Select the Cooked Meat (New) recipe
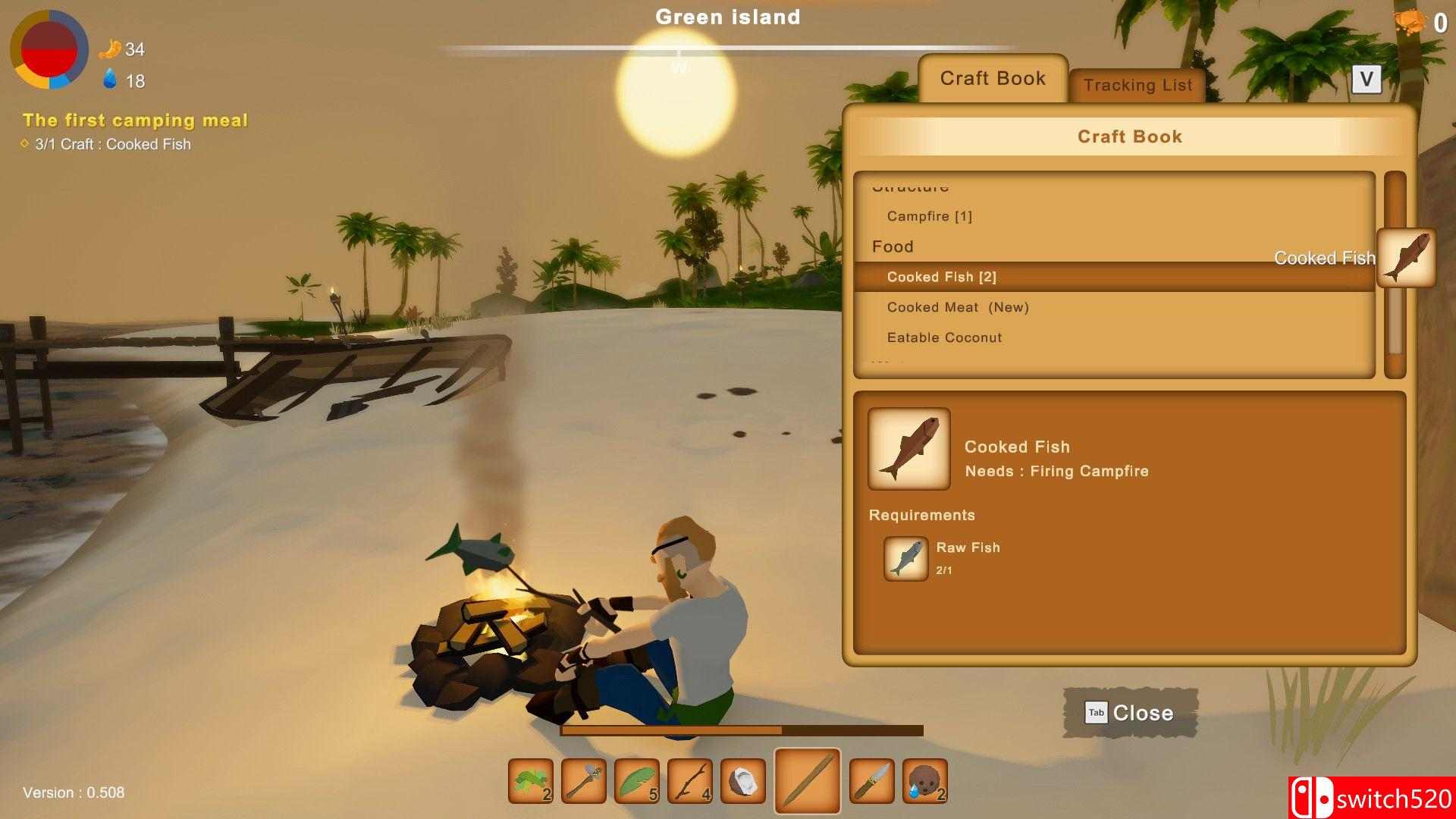 (x=958, y=308)
